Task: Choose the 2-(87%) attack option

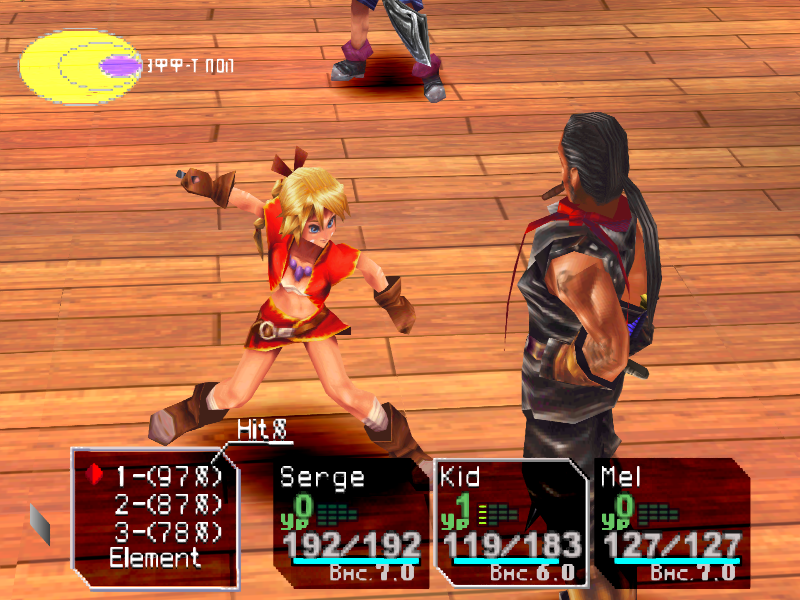Action: coord(166,503)
